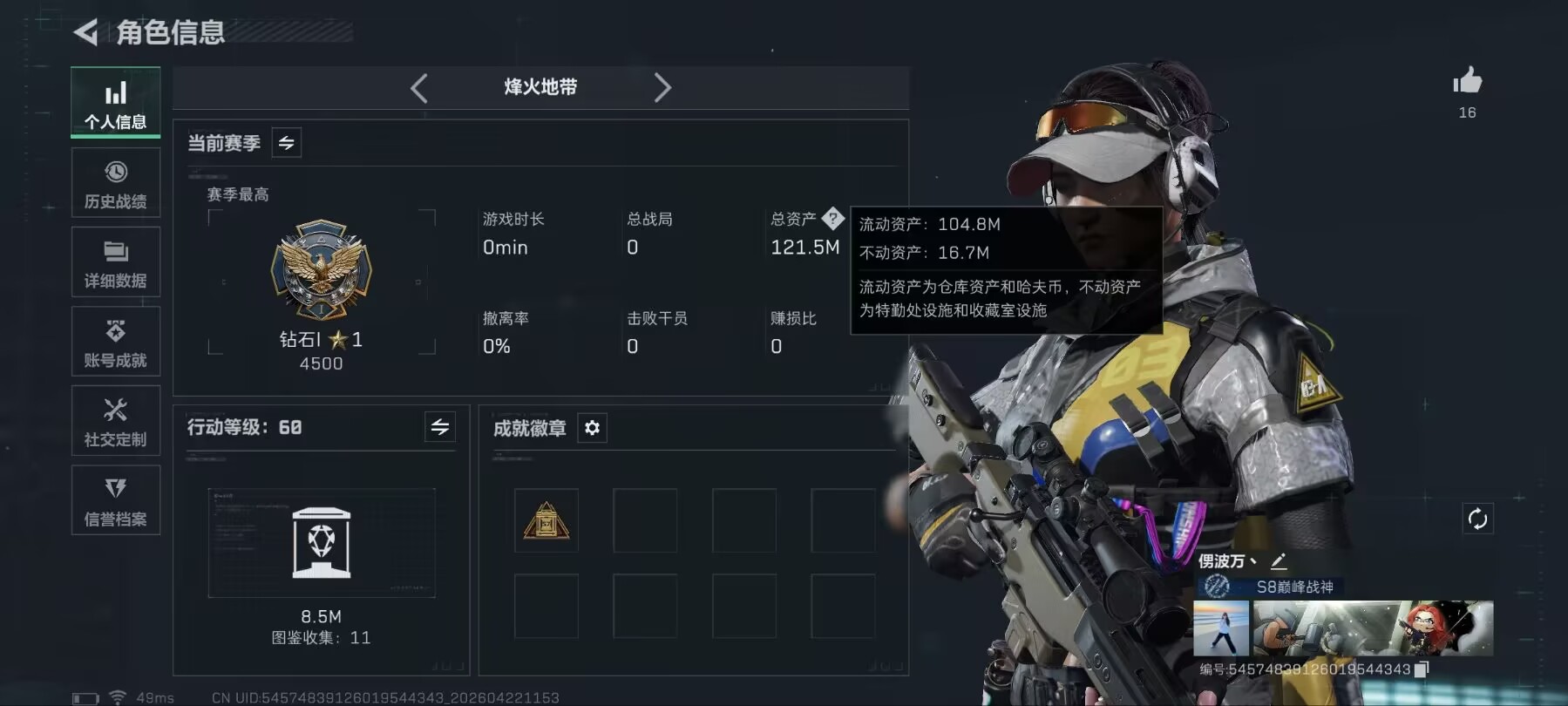Switch to the previous game mode arrow
Image resolution: width=1568 pixels, height=706 pixels.
coord(419,87)
